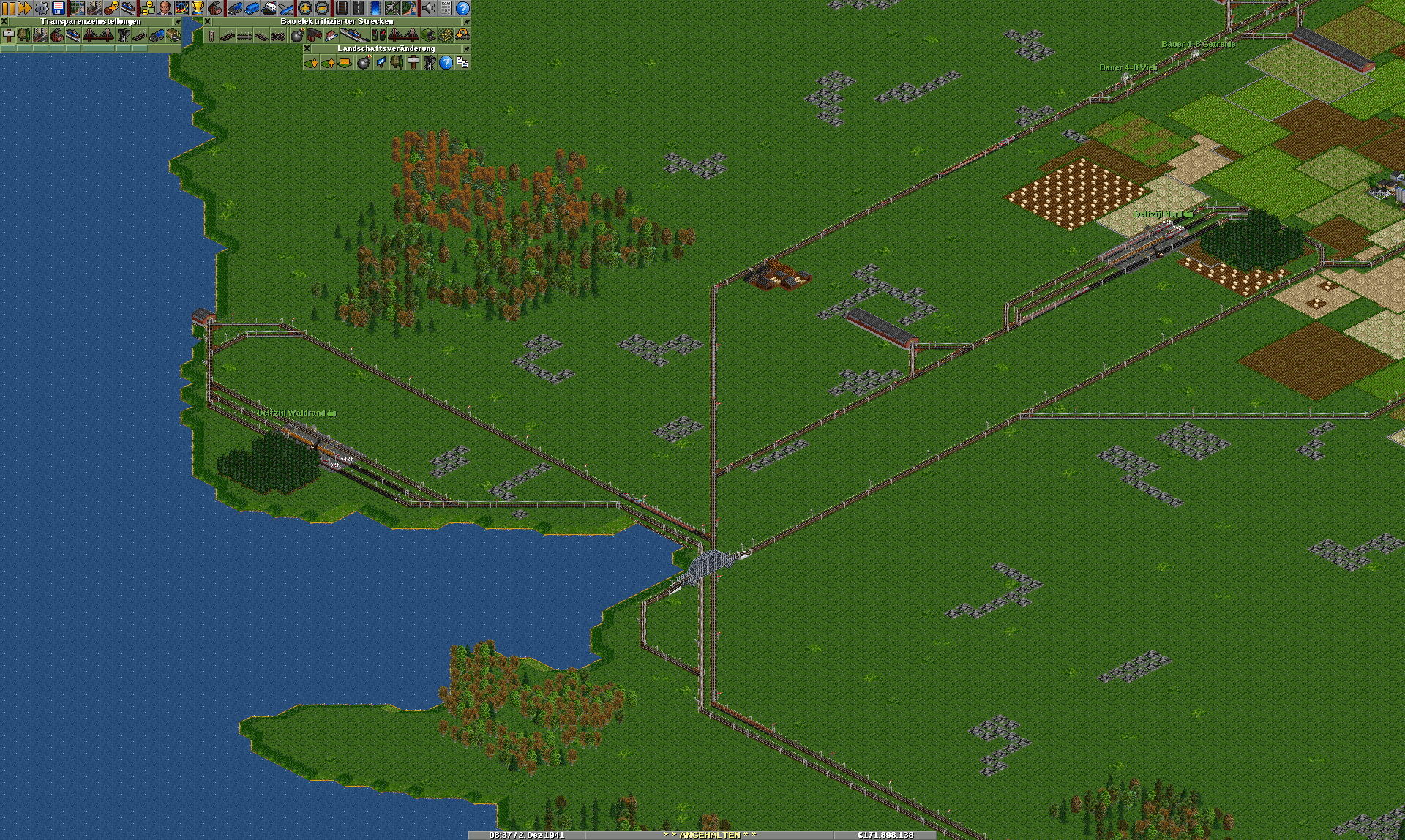This screenshot has width=1405, height=840.
Task: Pin the Landschaftsveränderung window with the pushpin
Action: 466,49
